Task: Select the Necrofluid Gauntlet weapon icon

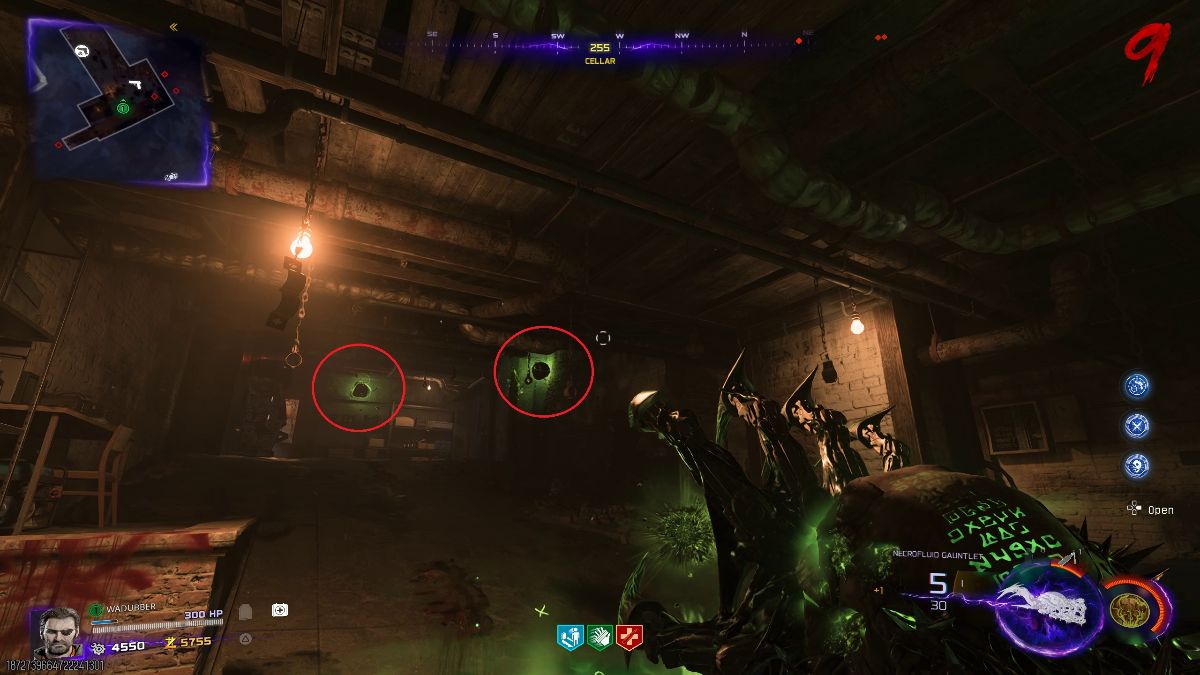Action: [x=1049, y=606]
